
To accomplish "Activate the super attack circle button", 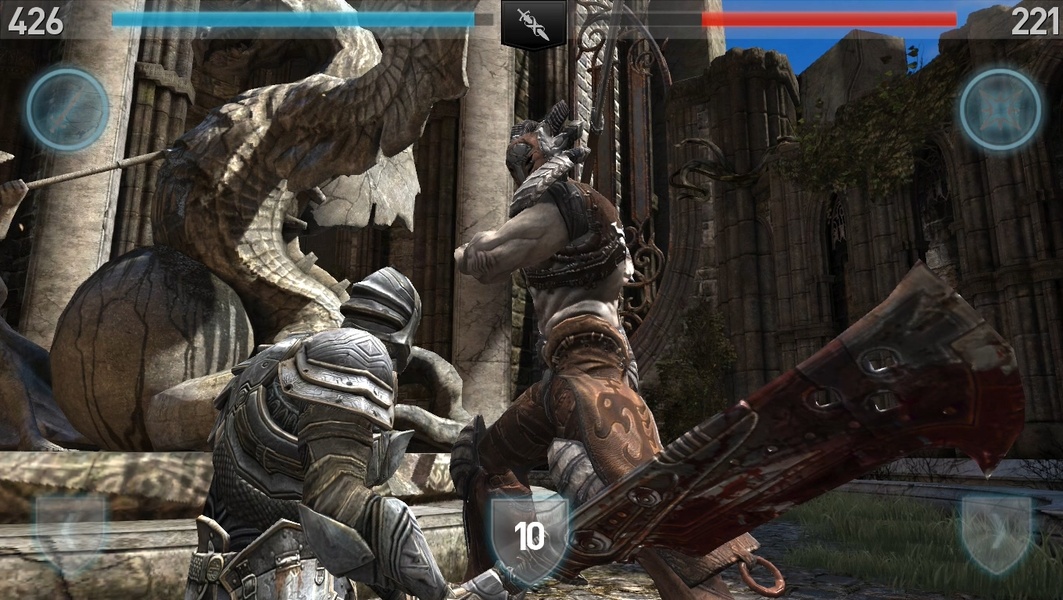I will point(67,109).
